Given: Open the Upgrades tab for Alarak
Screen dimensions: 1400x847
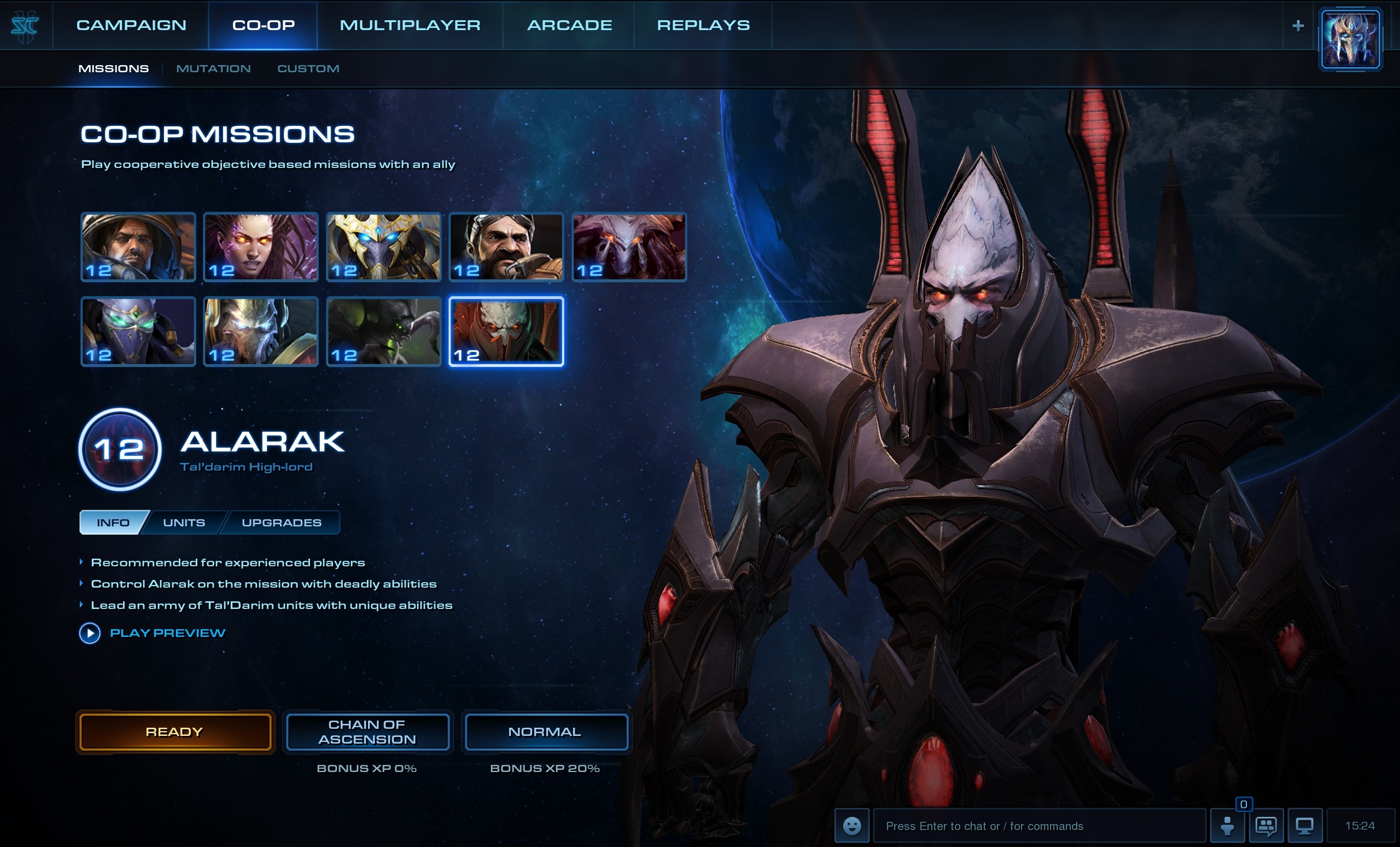Looking at the screenshot, I should tap(282, 522).
